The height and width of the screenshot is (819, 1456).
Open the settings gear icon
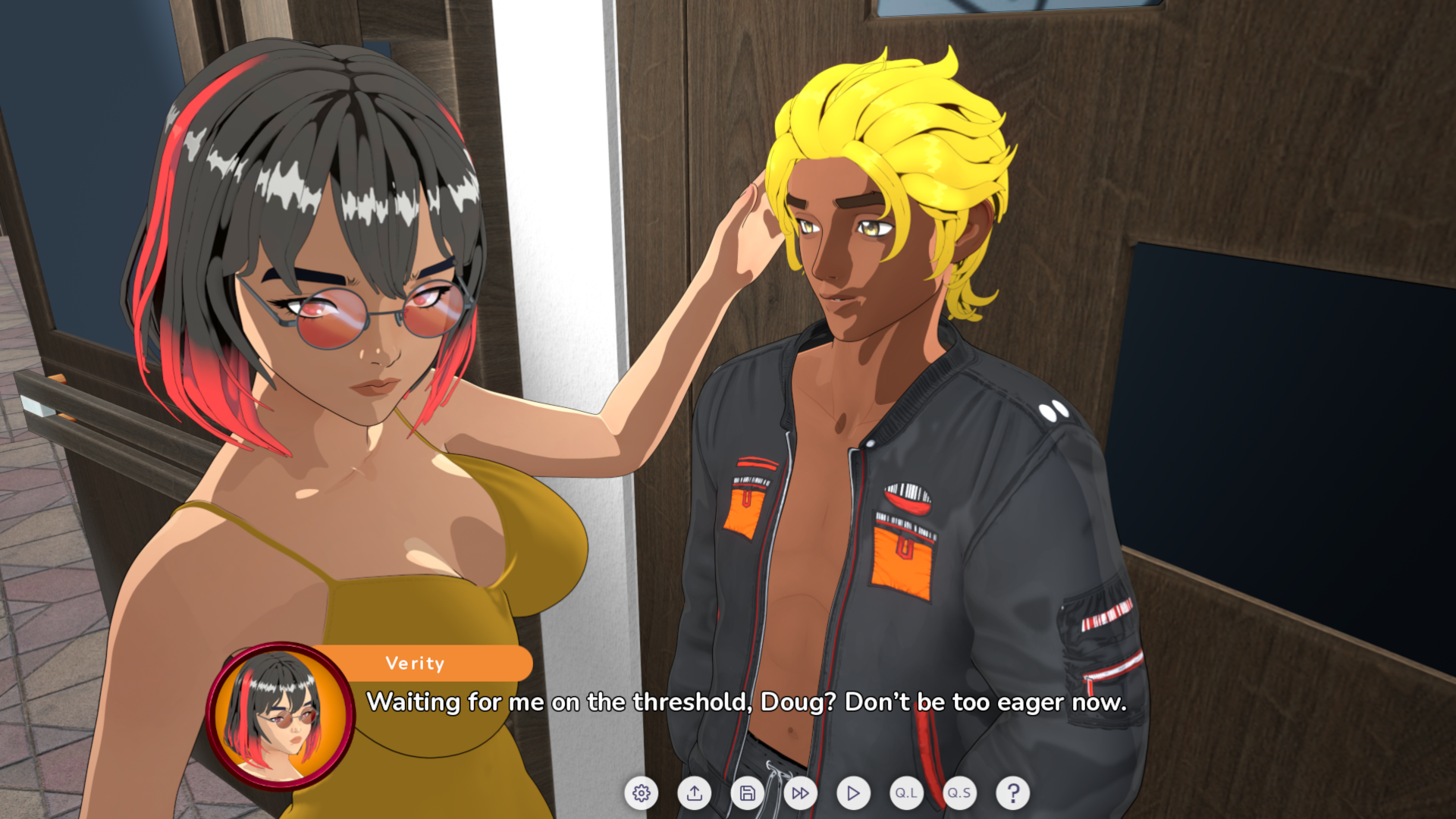(642, 794)
